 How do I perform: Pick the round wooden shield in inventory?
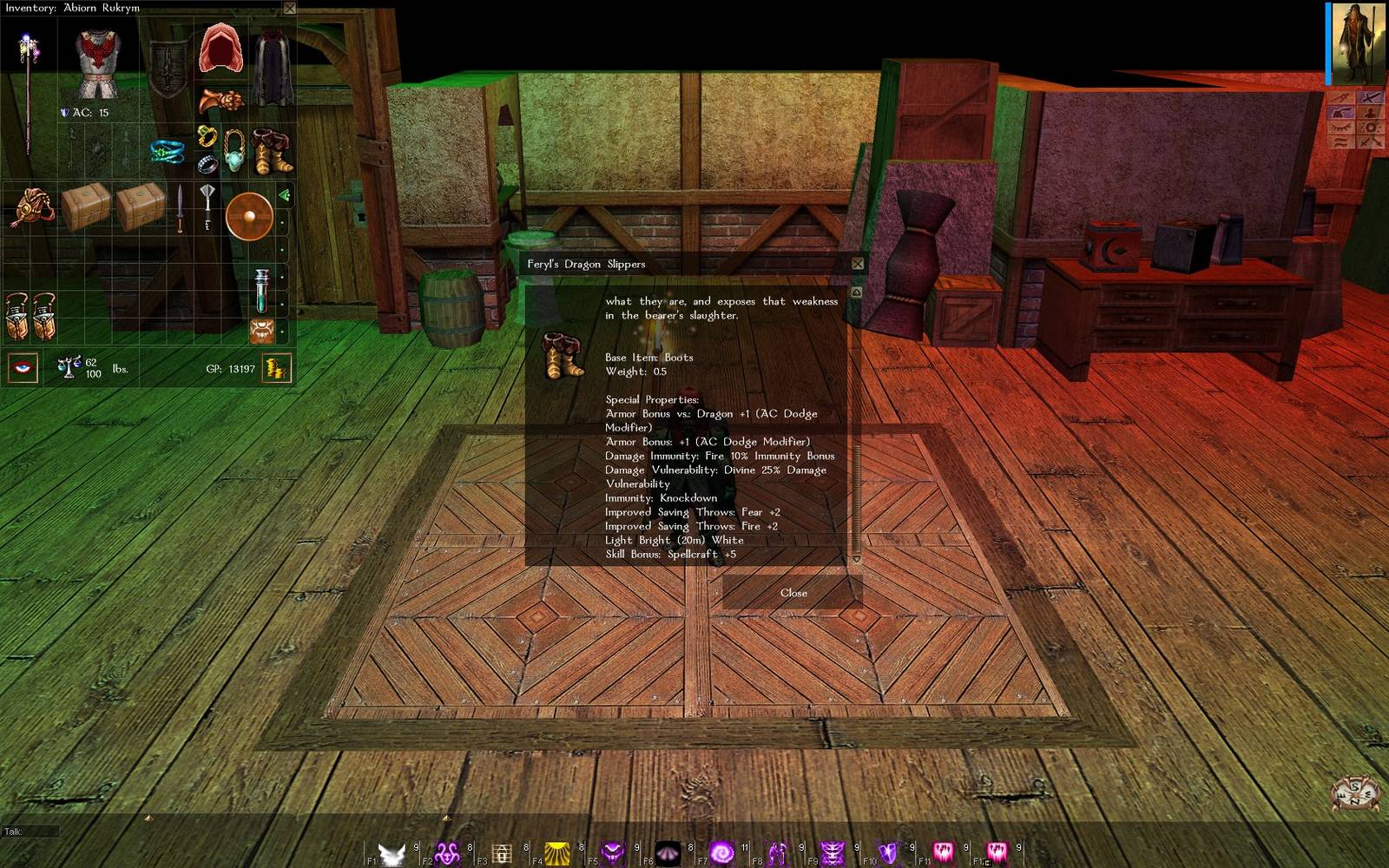249,215
